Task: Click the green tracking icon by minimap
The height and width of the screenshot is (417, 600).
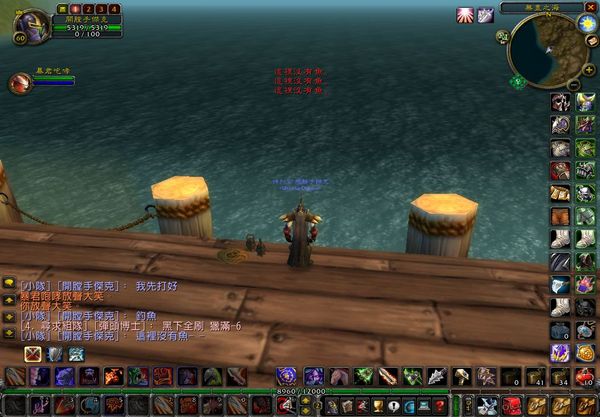Action: [516, 82]
